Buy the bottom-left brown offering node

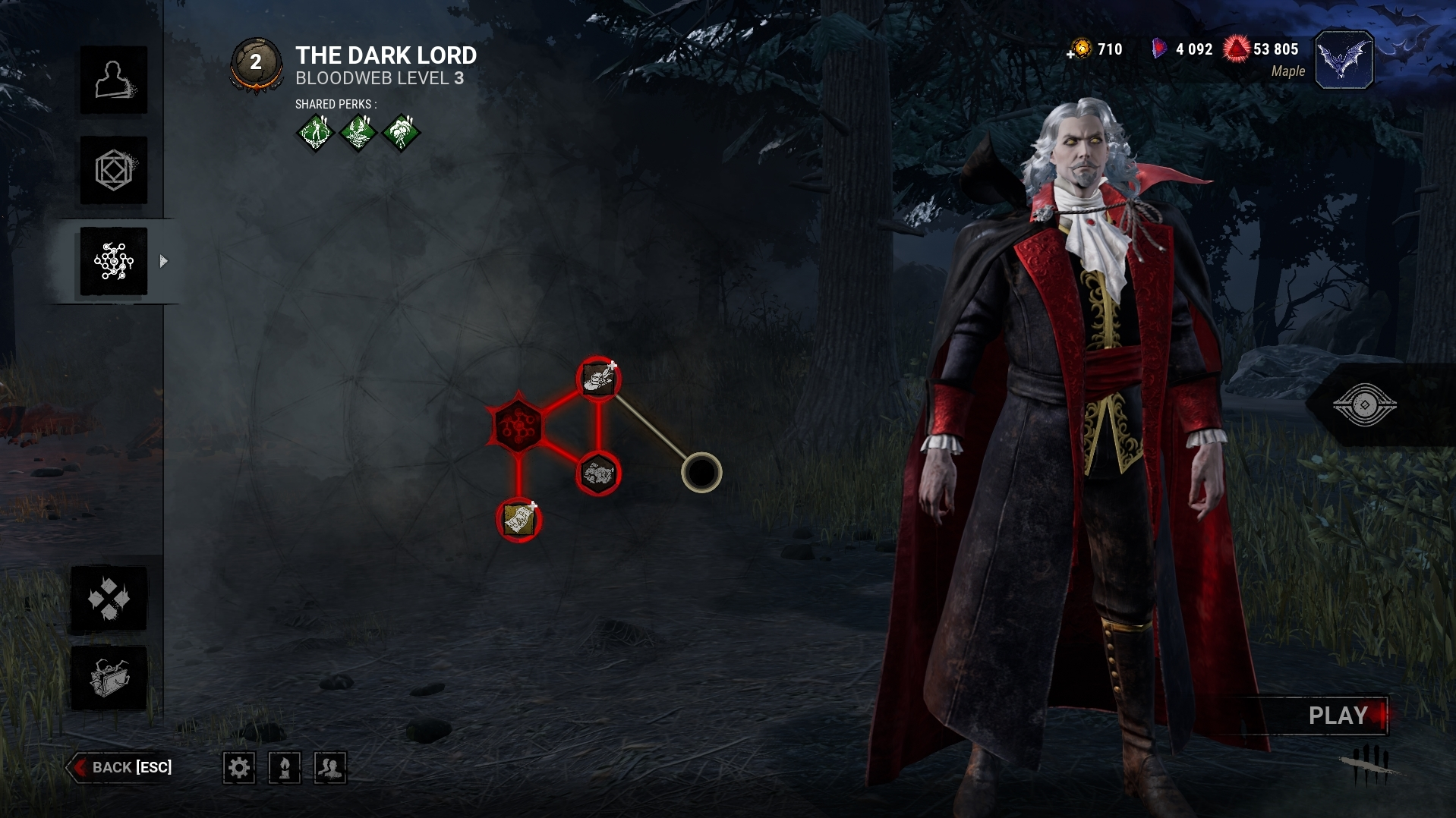(x=519, y=520)
